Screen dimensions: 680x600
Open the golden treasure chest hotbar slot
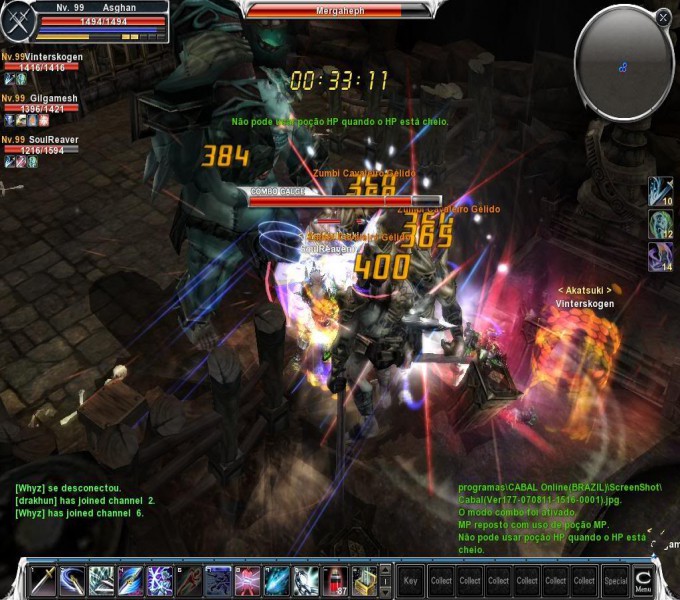[365, 580]
